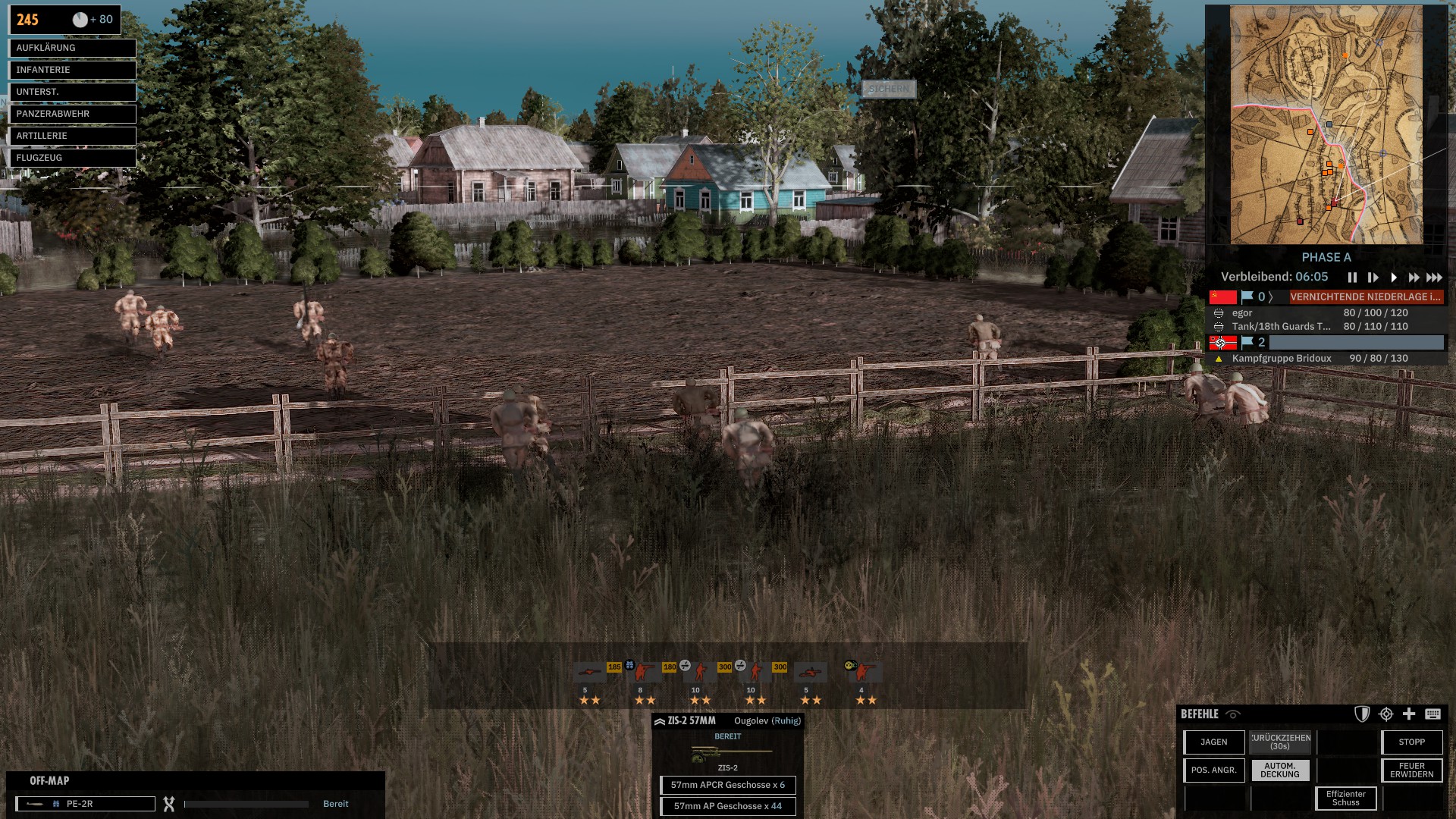The image size is (1456, 819).
Task: Open the Panzerabwehr unit list
Action: tap(72, 114)
